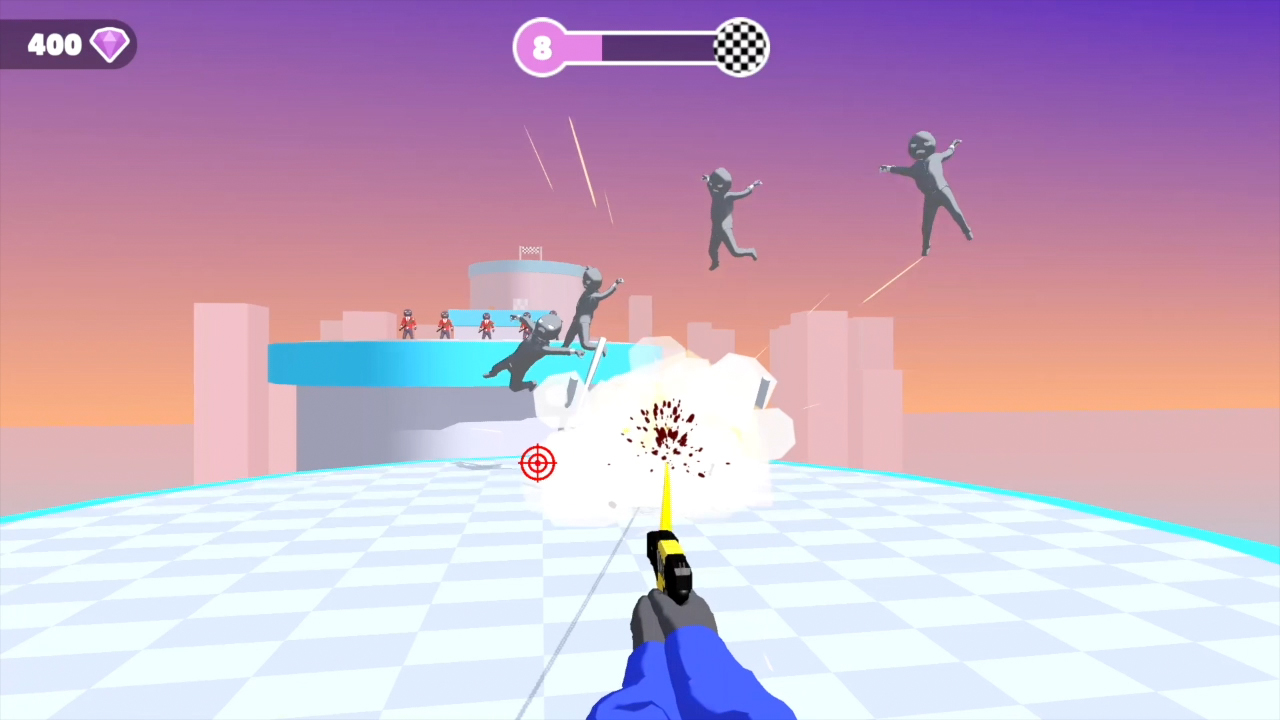Screen dimensions: 1280x720
Task: Click the purple diamond gem icon
Action: 110,43
